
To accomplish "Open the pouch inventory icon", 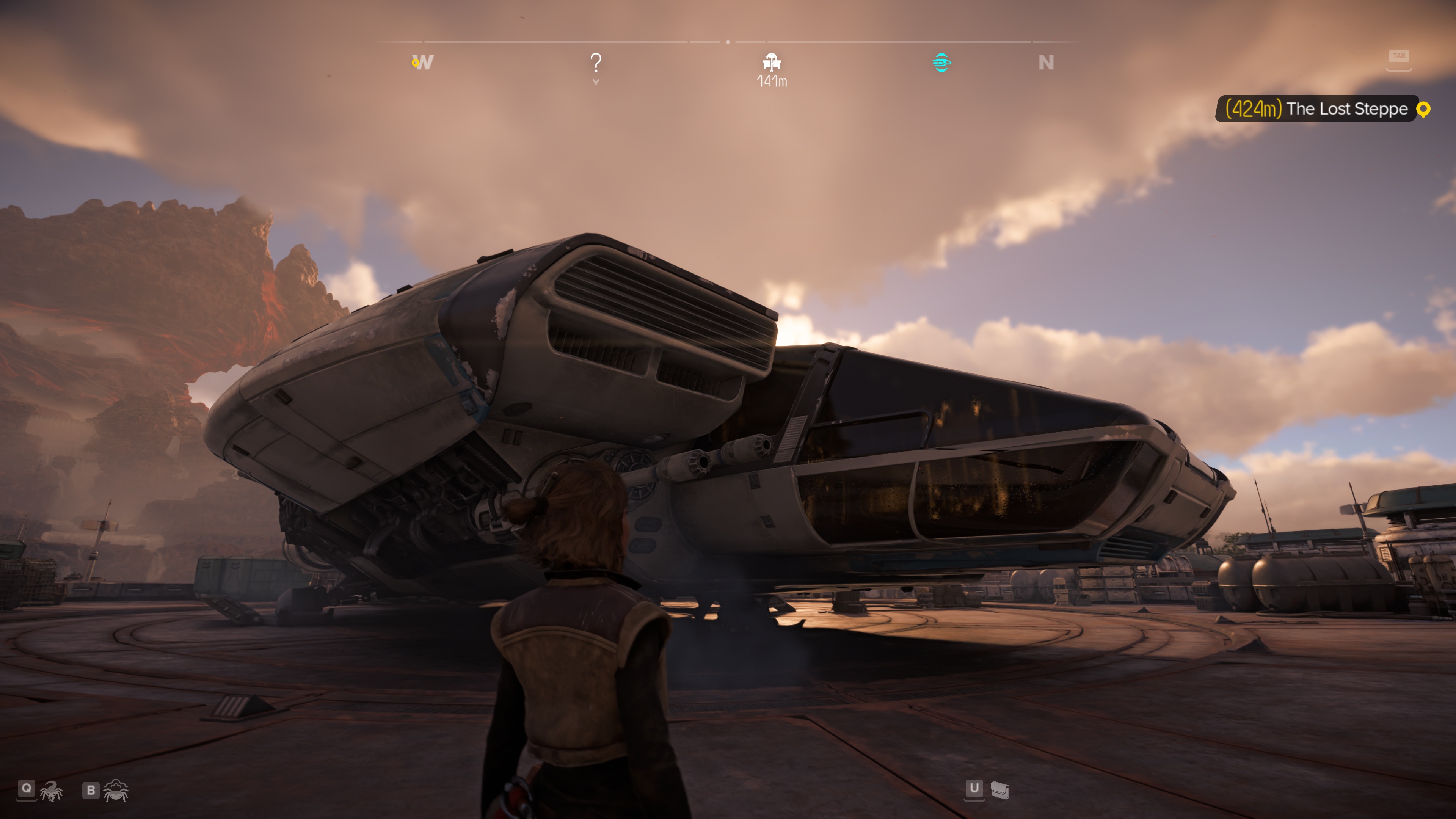I will 999,790.
